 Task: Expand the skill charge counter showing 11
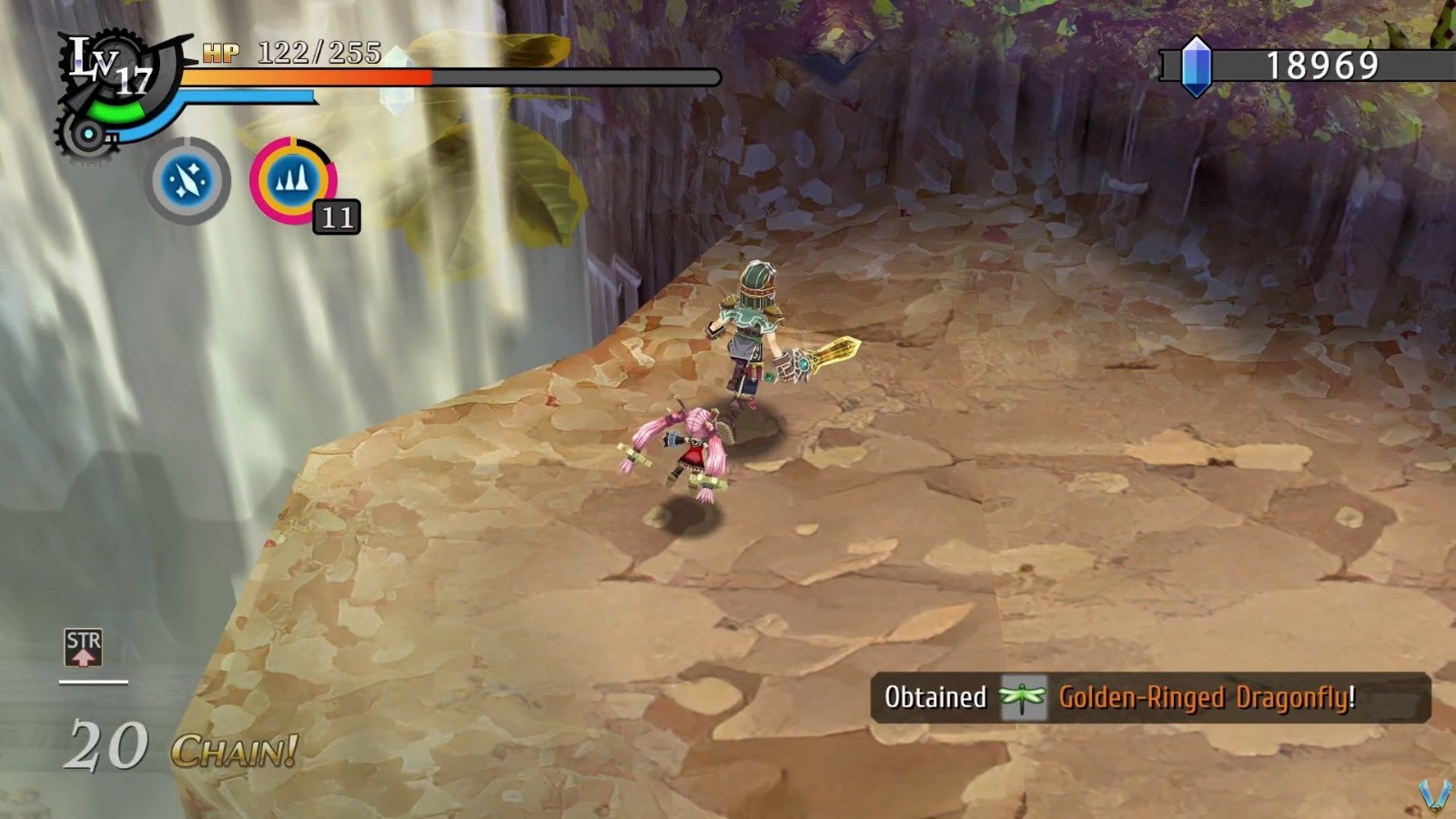click(337, 217)
